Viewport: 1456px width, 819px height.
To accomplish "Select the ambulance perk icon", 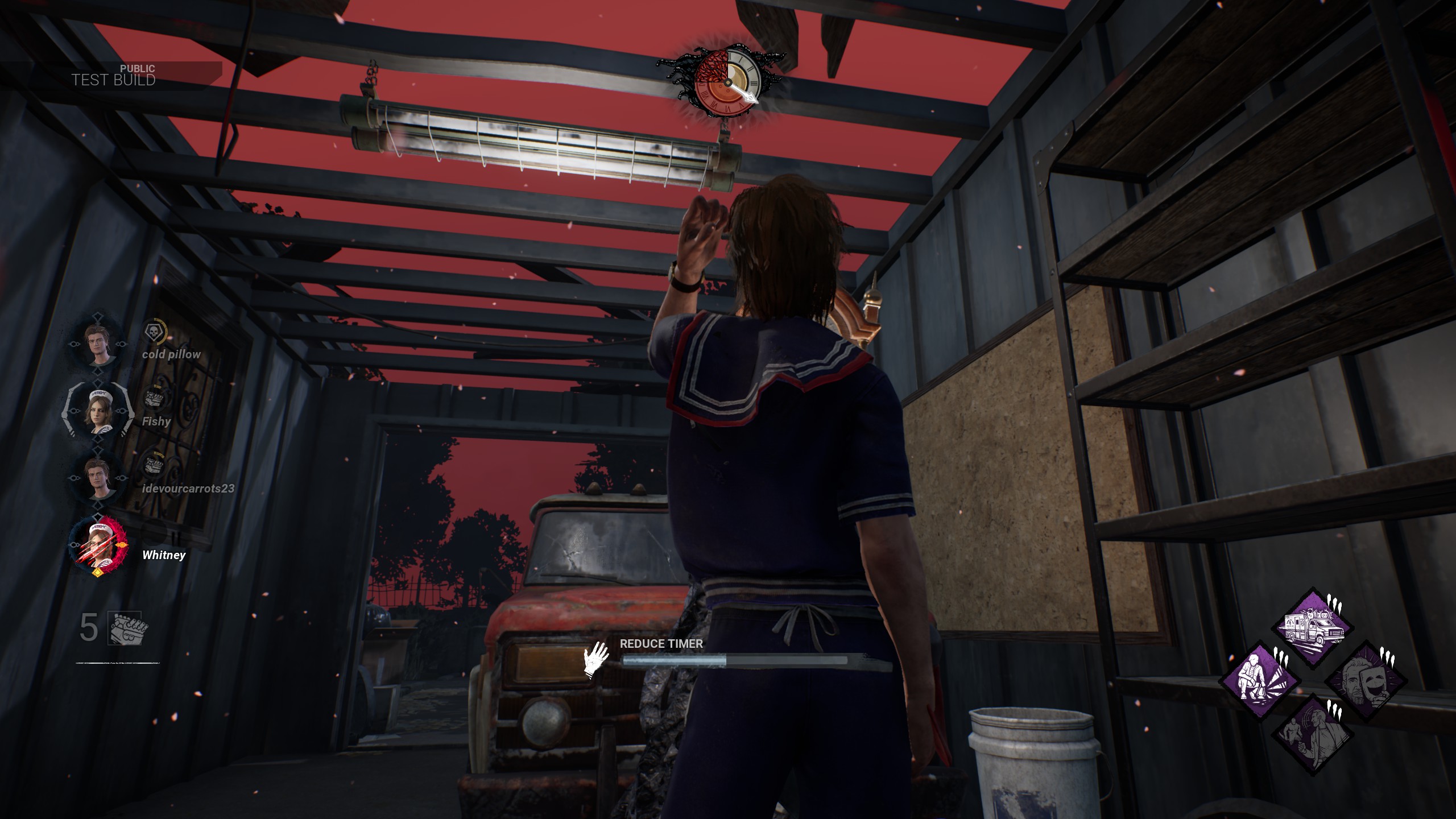I will 1314,628.
